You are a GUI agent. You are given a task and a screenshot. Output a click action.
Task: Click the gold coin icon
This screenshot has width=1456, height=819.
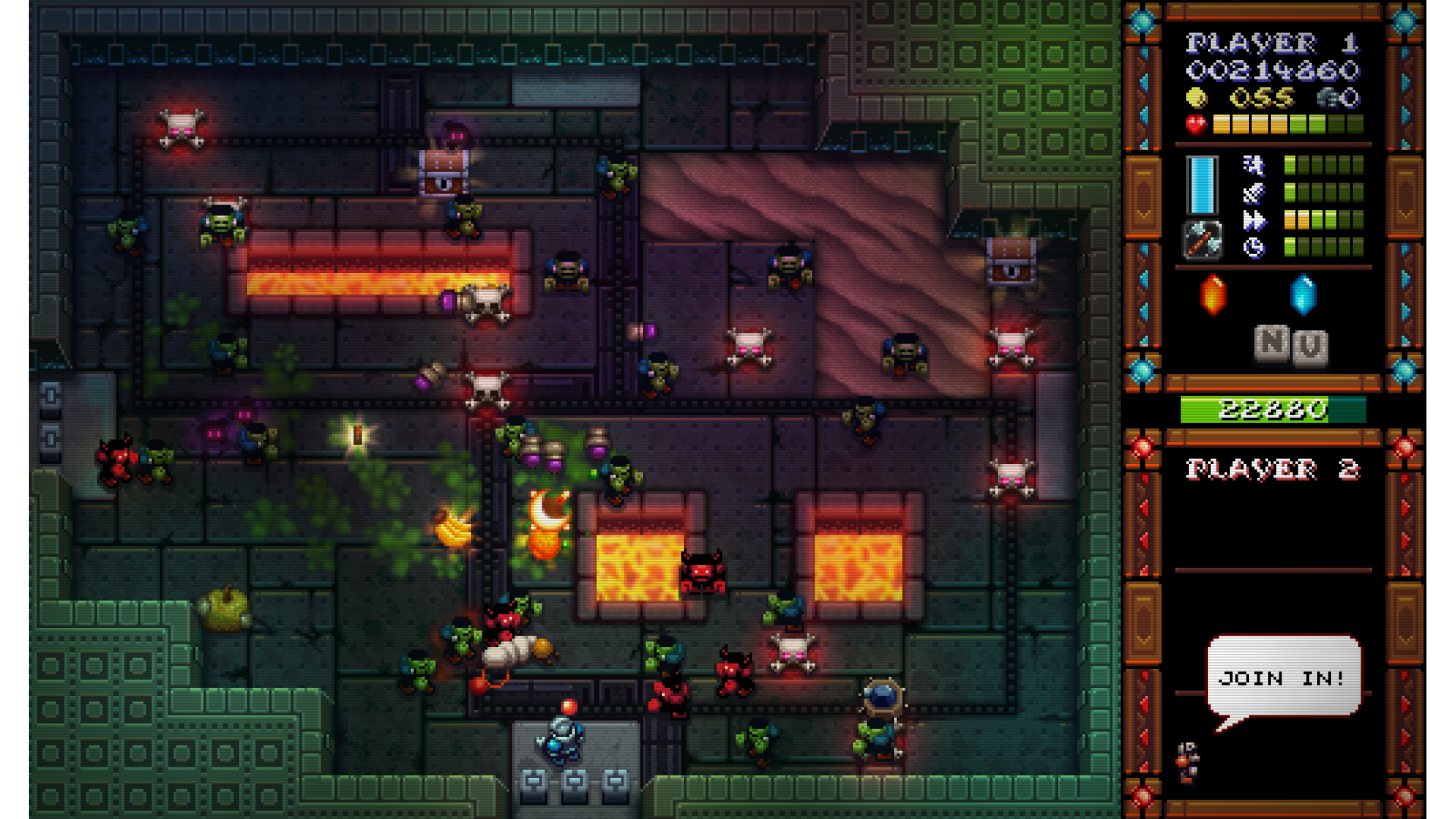[x=1196, y=98]
